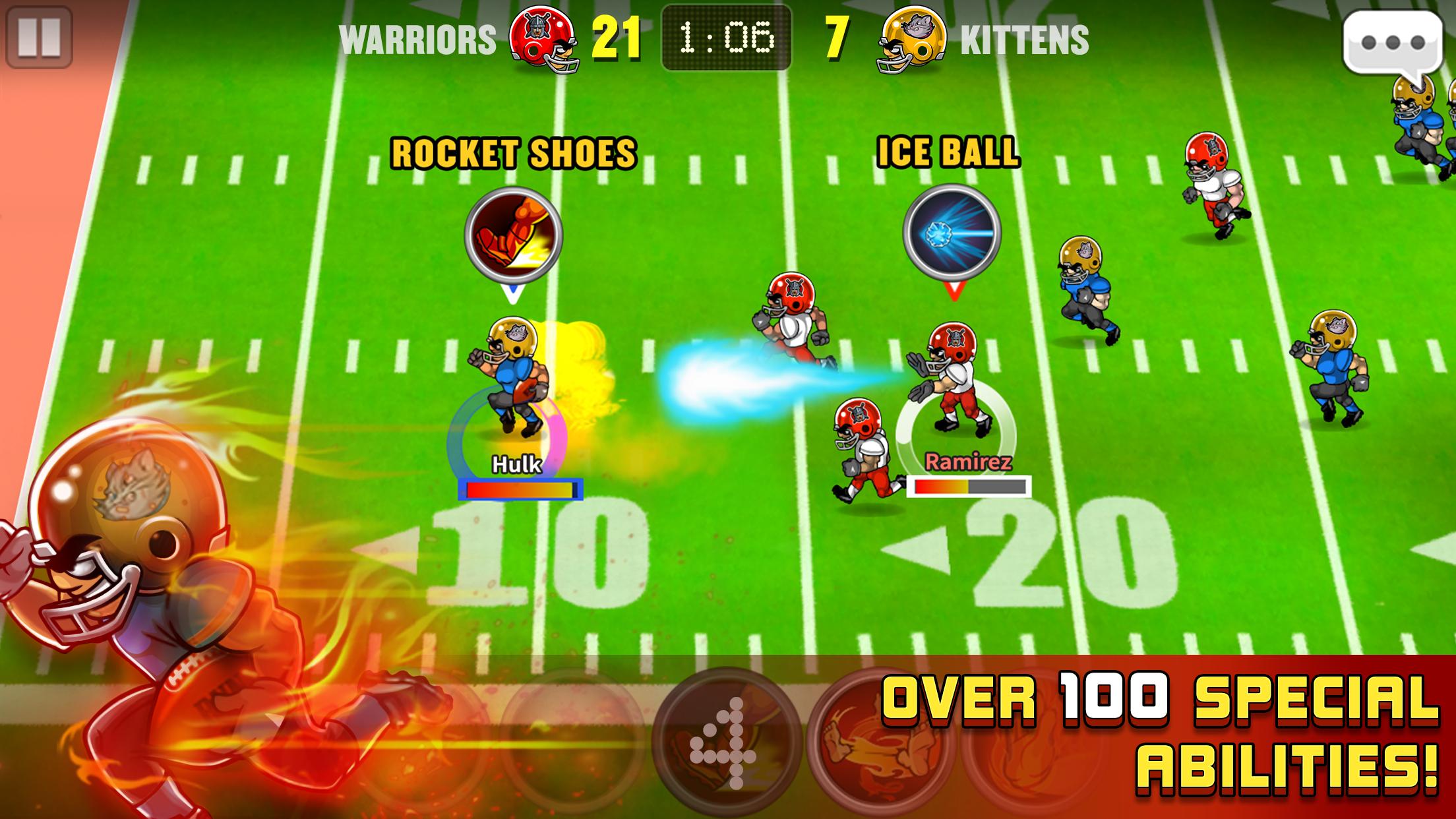This screenshot has width=1456, height=819.
Task: Tap Hulk's health bar
Action: [x=521, y=489]
